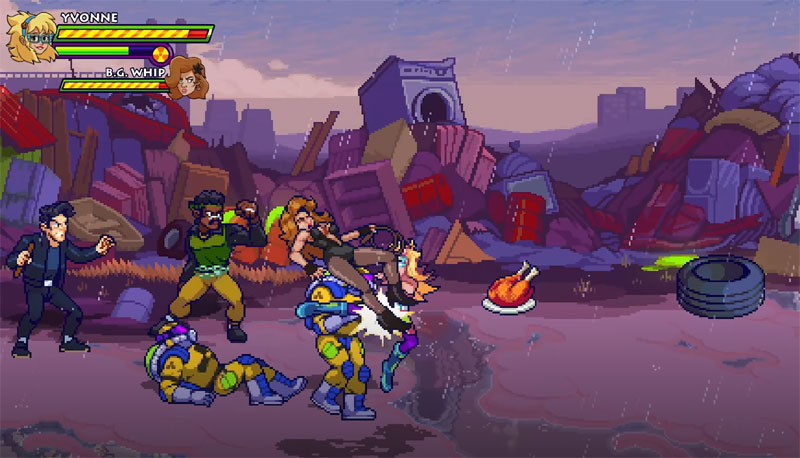800x458 pixels.
Task: Select the B.G. Whip enemy portrait
Action: click(x=183, y=78)
